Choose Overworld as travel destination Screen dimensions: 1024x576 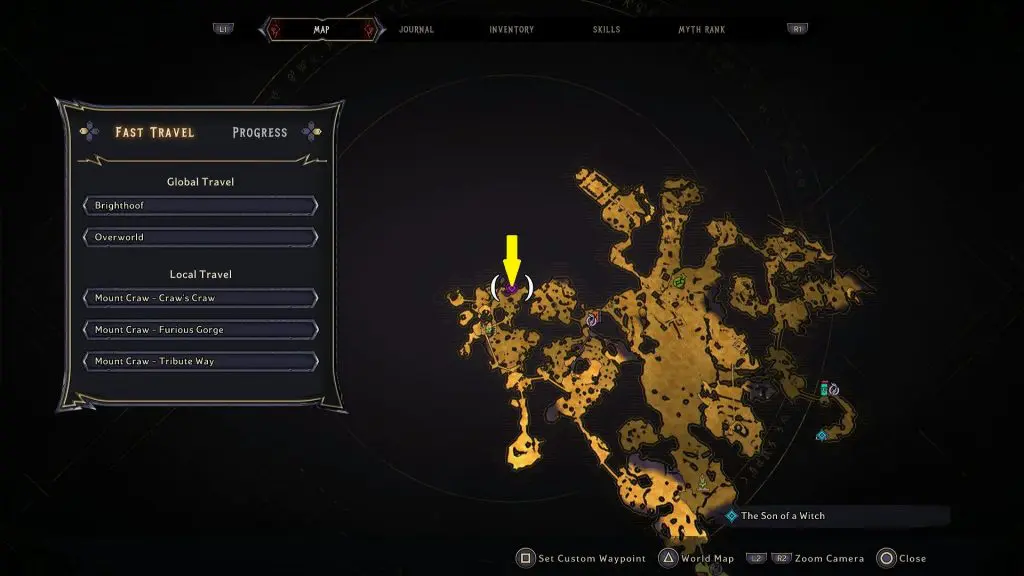(200, 238)
